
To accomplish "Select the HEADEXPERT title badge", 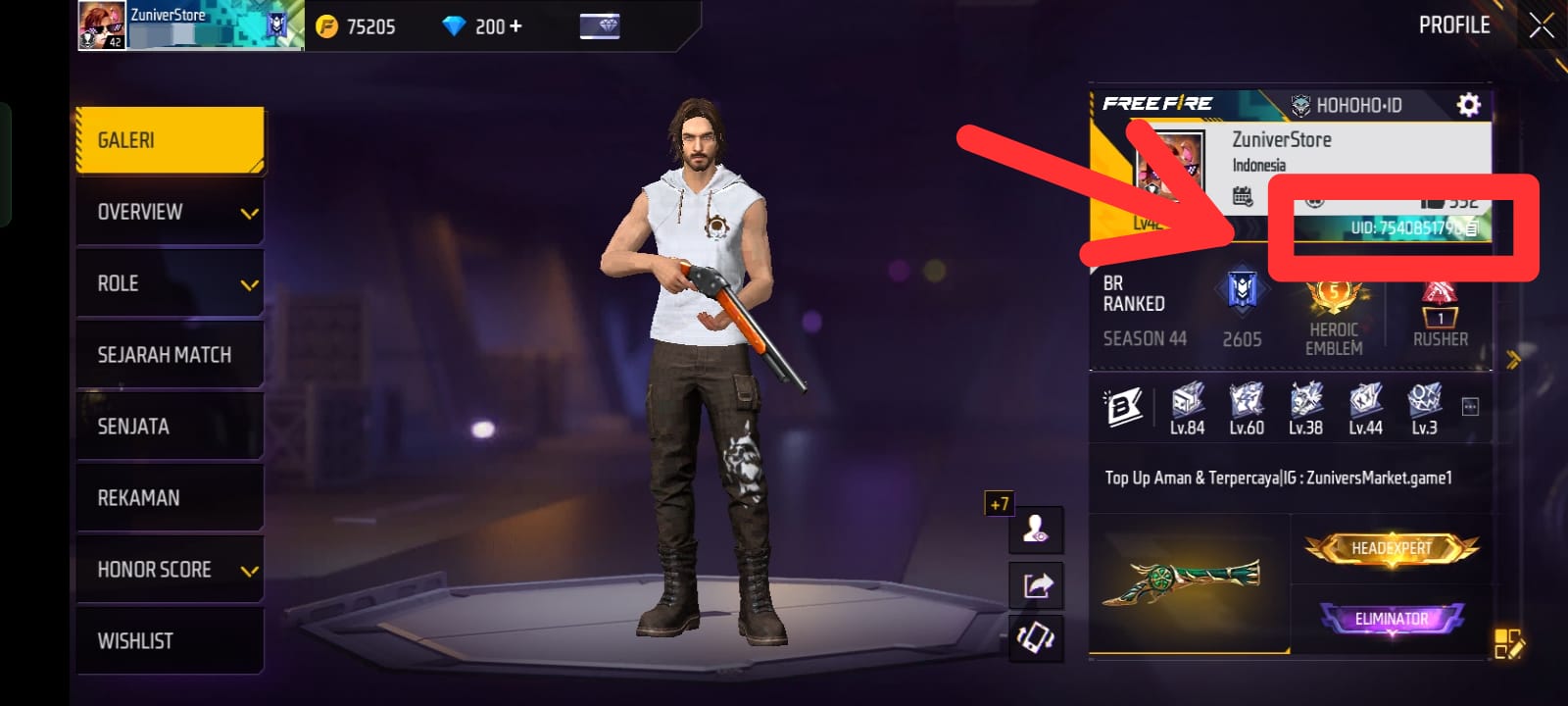I will (x=1392, y=549).
